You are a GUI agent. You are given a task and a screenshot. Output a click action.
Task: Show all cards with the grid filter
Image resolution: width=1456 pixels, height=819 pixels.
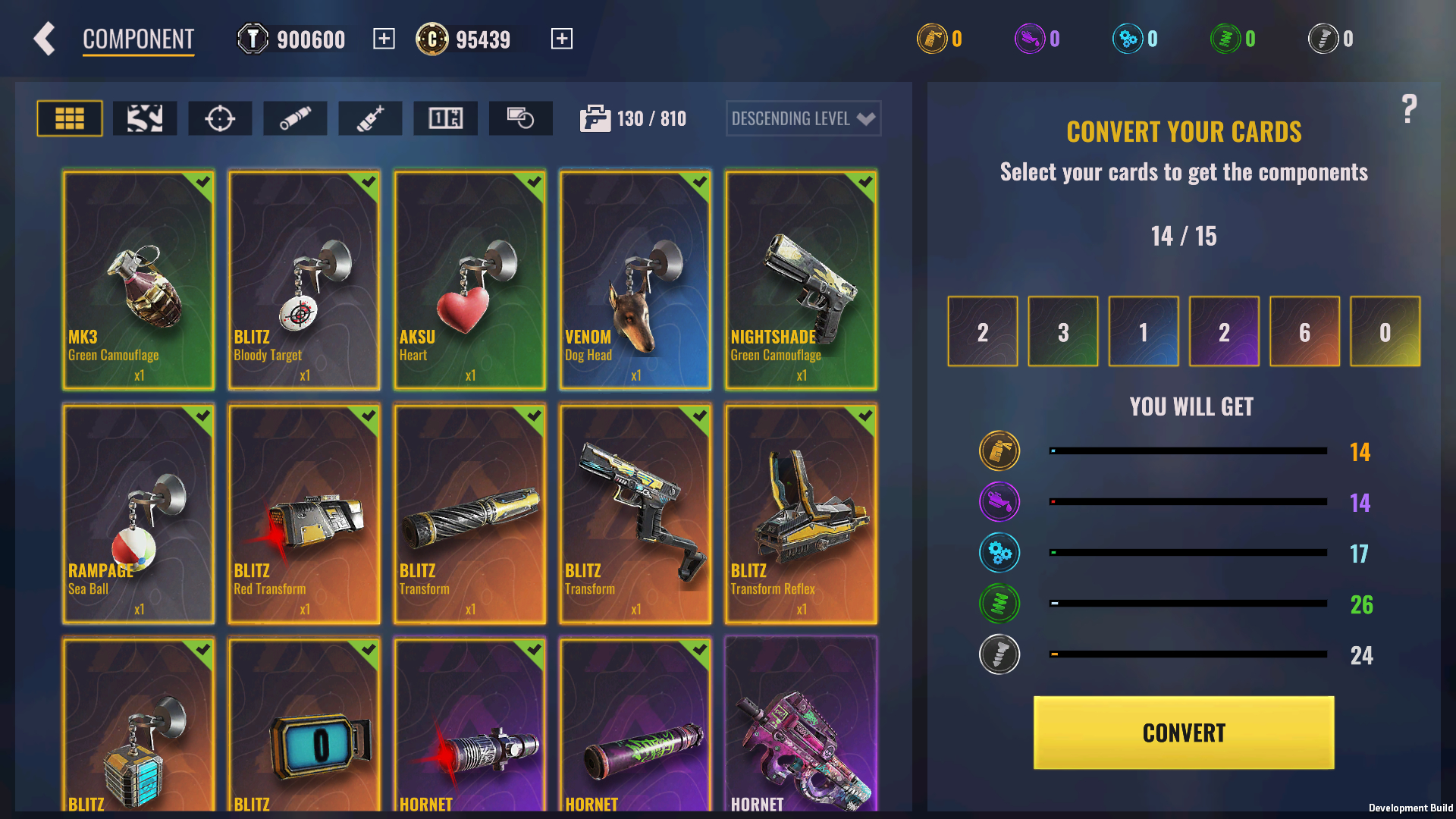(70, 118)
